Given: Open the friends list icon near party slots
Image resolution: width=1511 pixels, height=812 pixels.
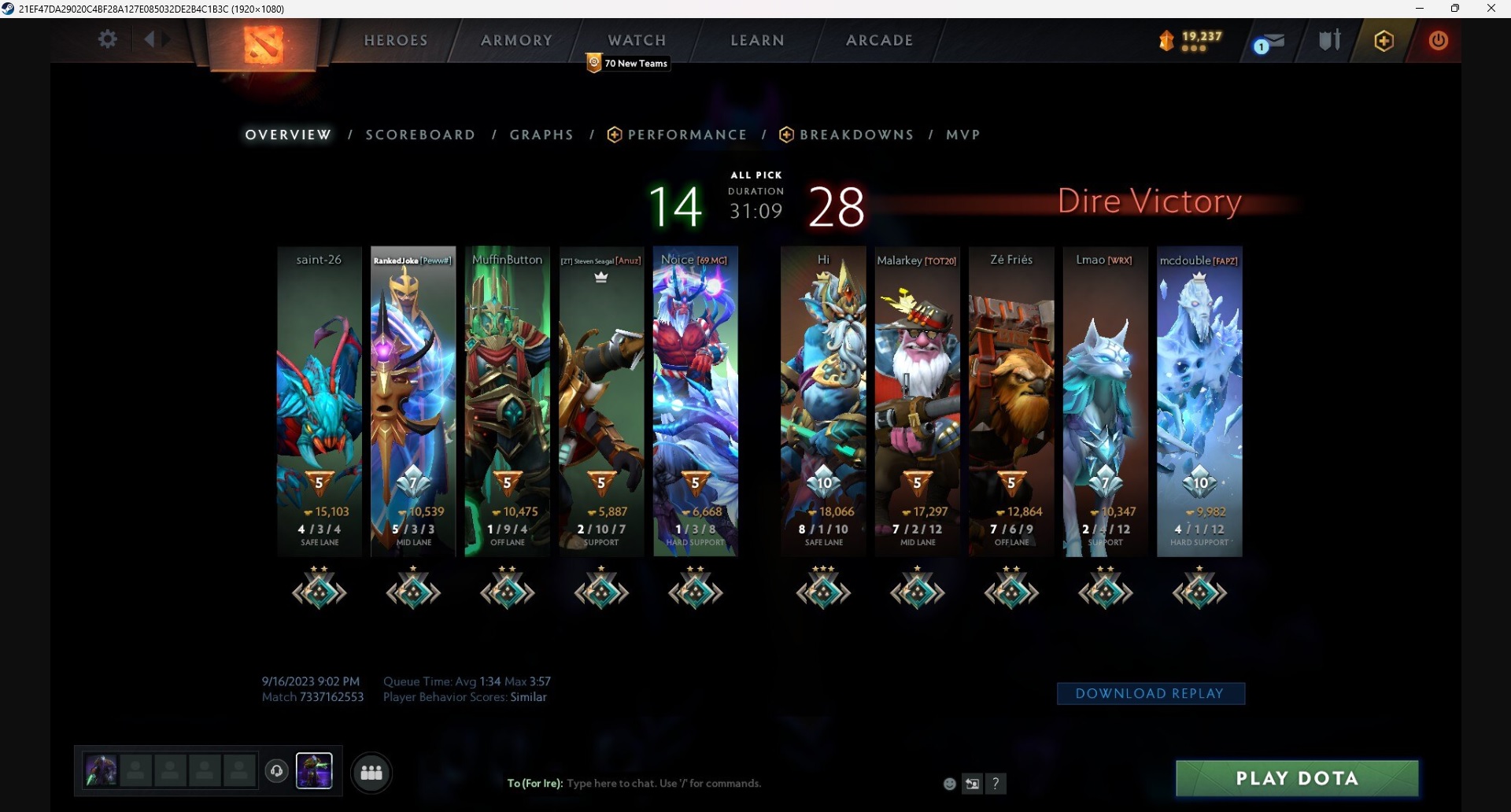Looking at the screenshot, I should [371, 773].
